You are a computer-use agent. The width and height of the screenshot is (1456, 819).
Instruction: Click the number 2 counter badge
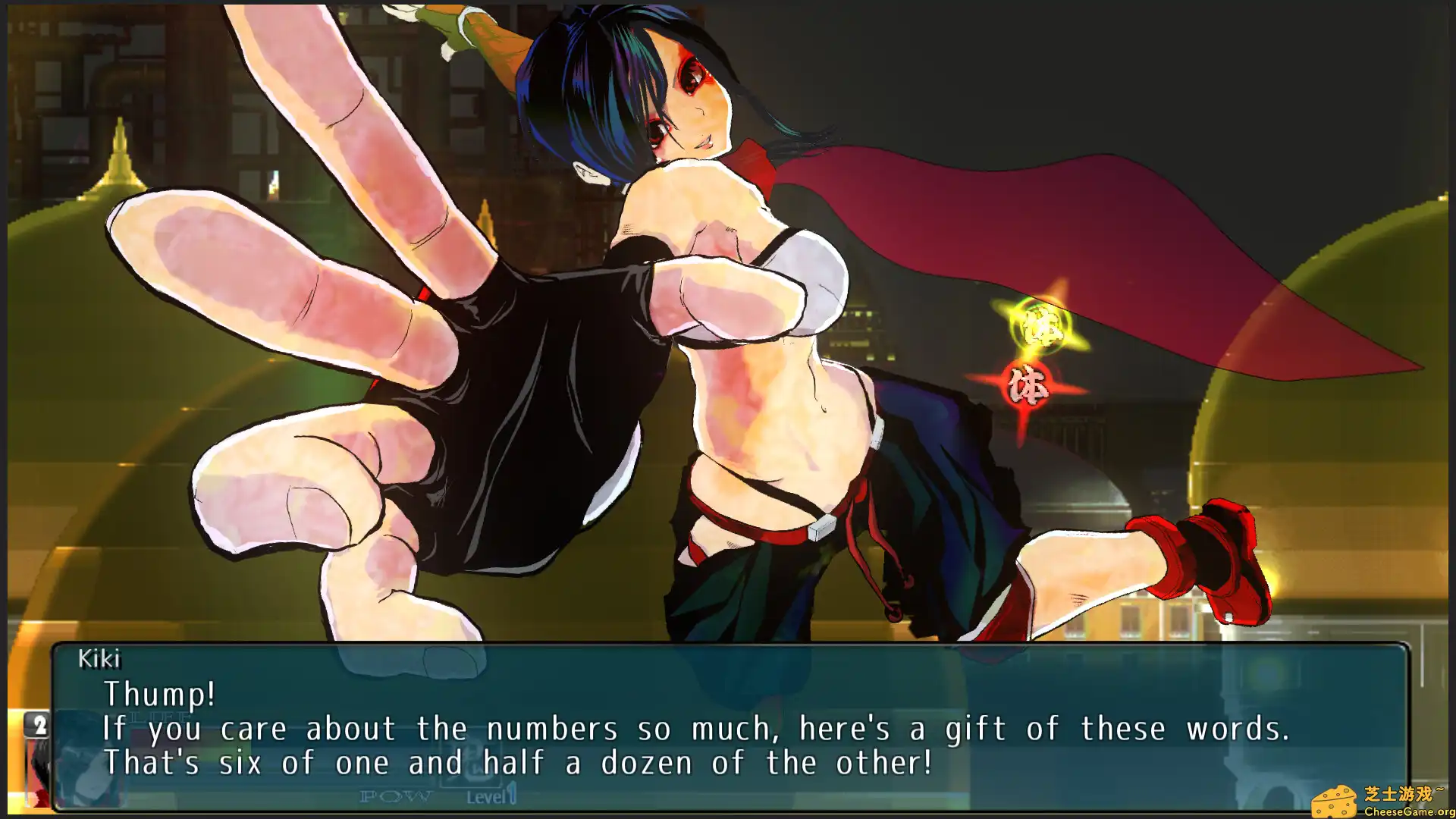click(38, 723)
